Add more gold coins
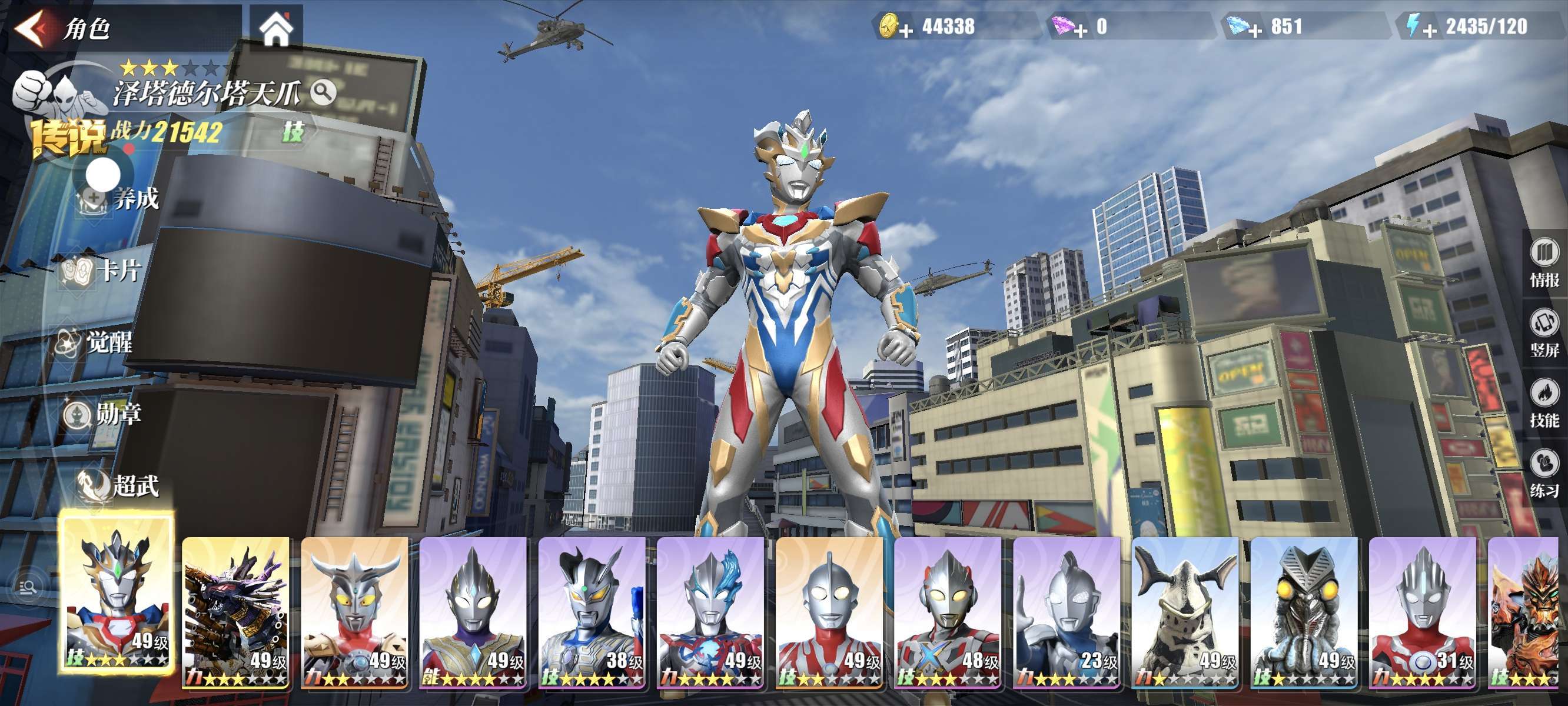The image size is (1568, 706). 906,29
